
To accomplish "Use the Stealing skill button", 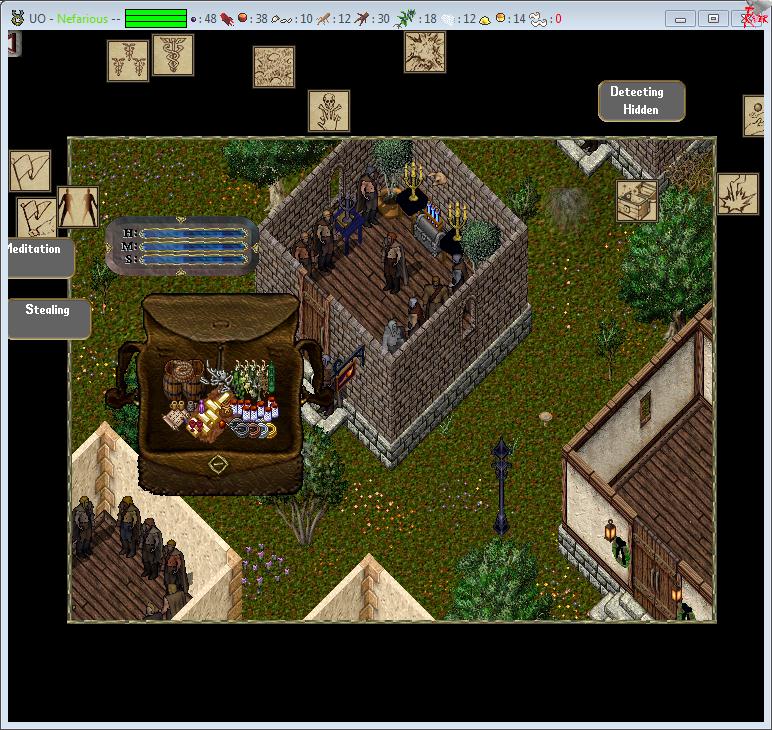I will point(48,318).
